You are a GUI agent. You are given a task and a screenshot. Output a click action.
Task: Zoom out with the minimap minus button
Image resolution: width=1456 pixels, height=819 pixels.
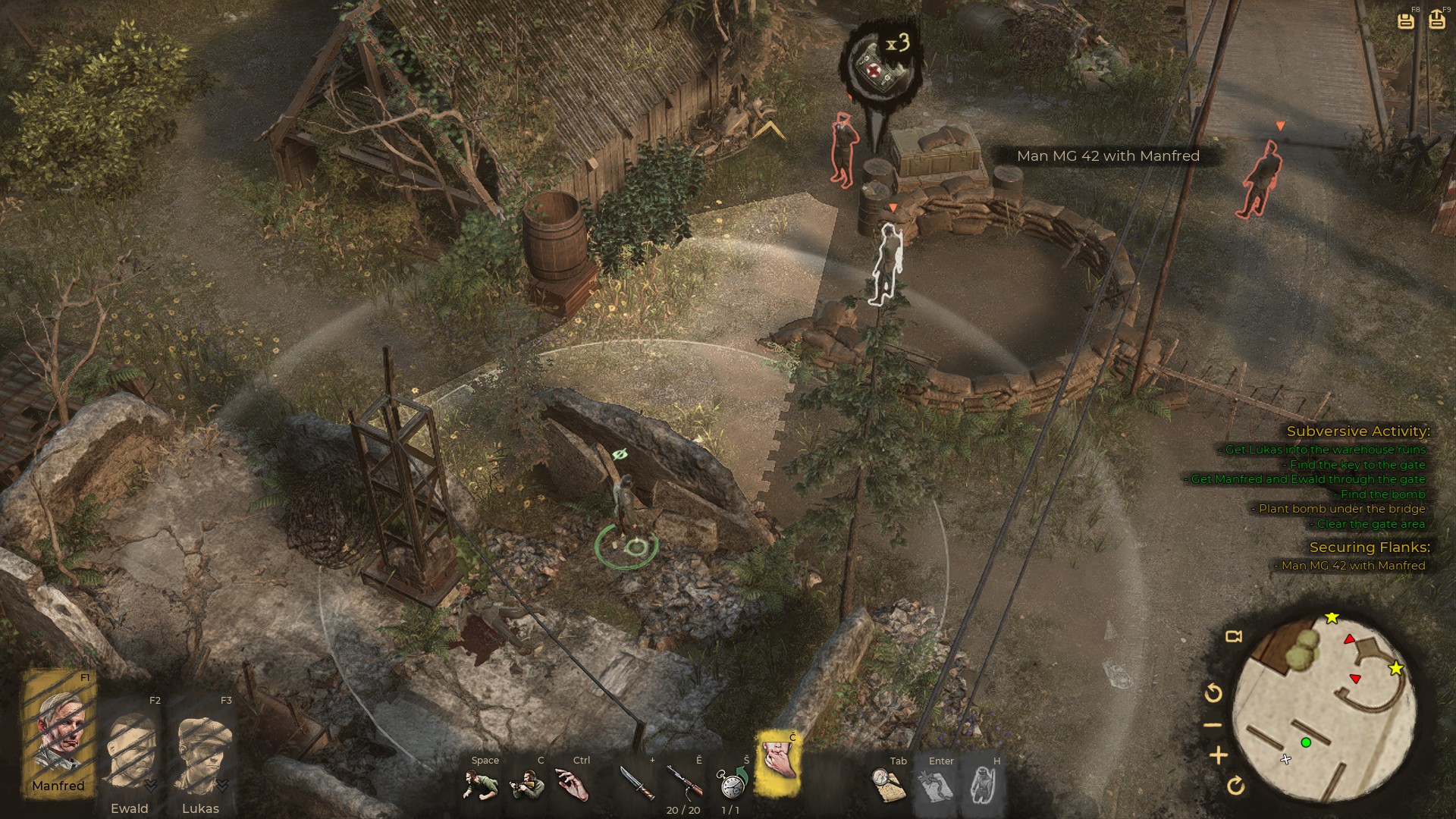point(1213,725)
